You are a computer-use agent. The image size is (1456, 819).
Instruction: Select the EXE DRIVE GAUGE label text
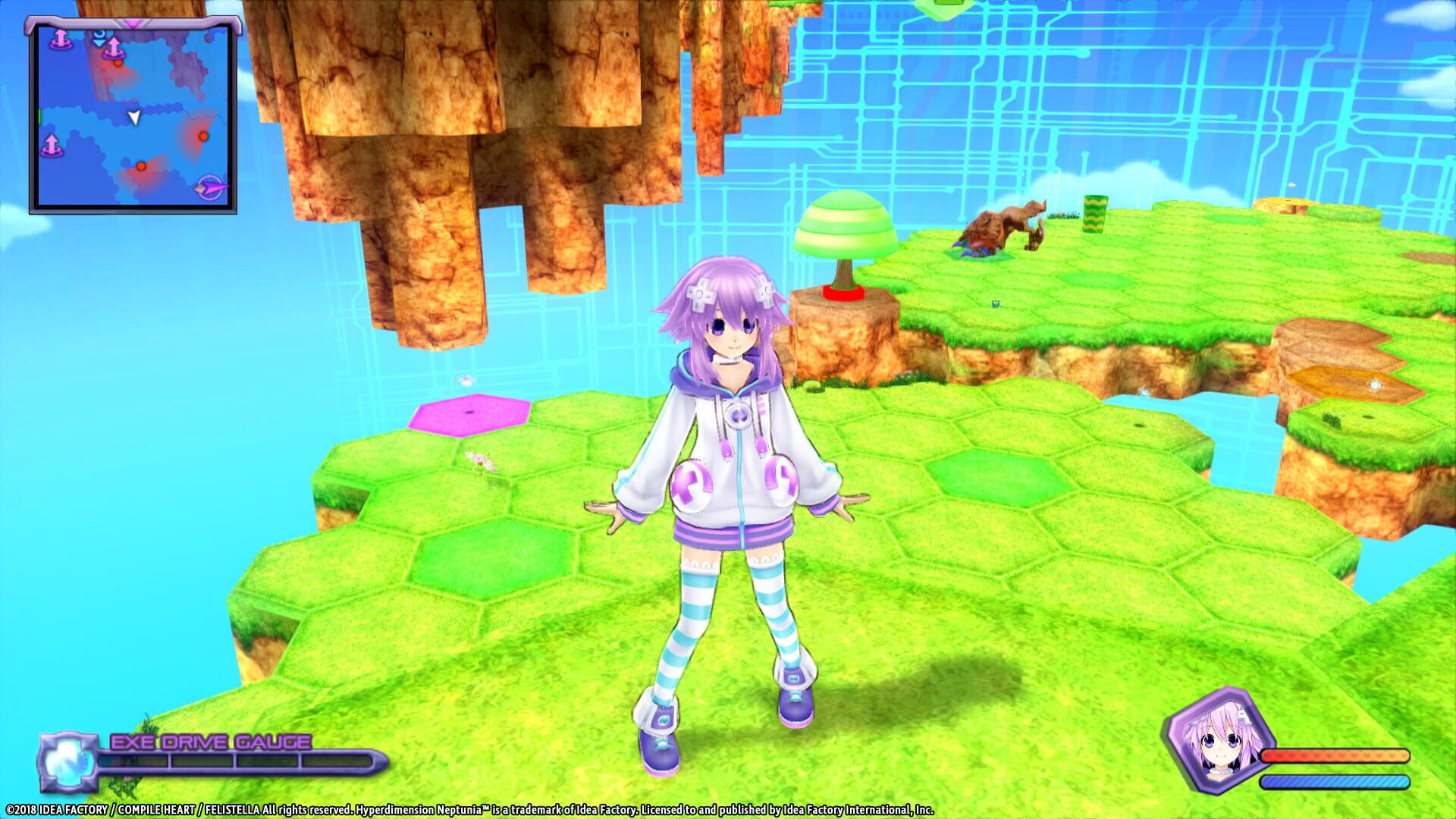(x=210, y=741)
